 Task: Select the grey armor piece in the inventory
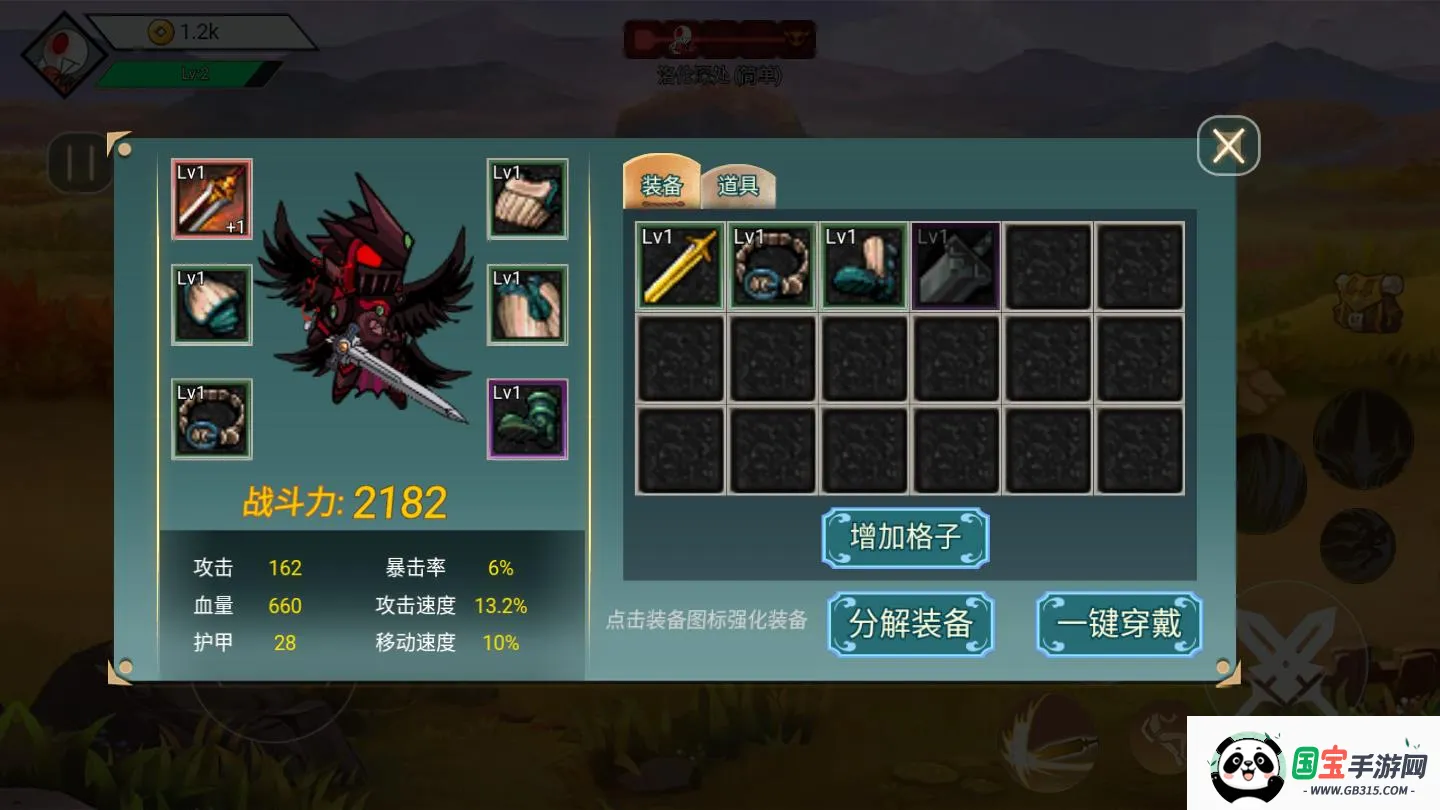956,267
